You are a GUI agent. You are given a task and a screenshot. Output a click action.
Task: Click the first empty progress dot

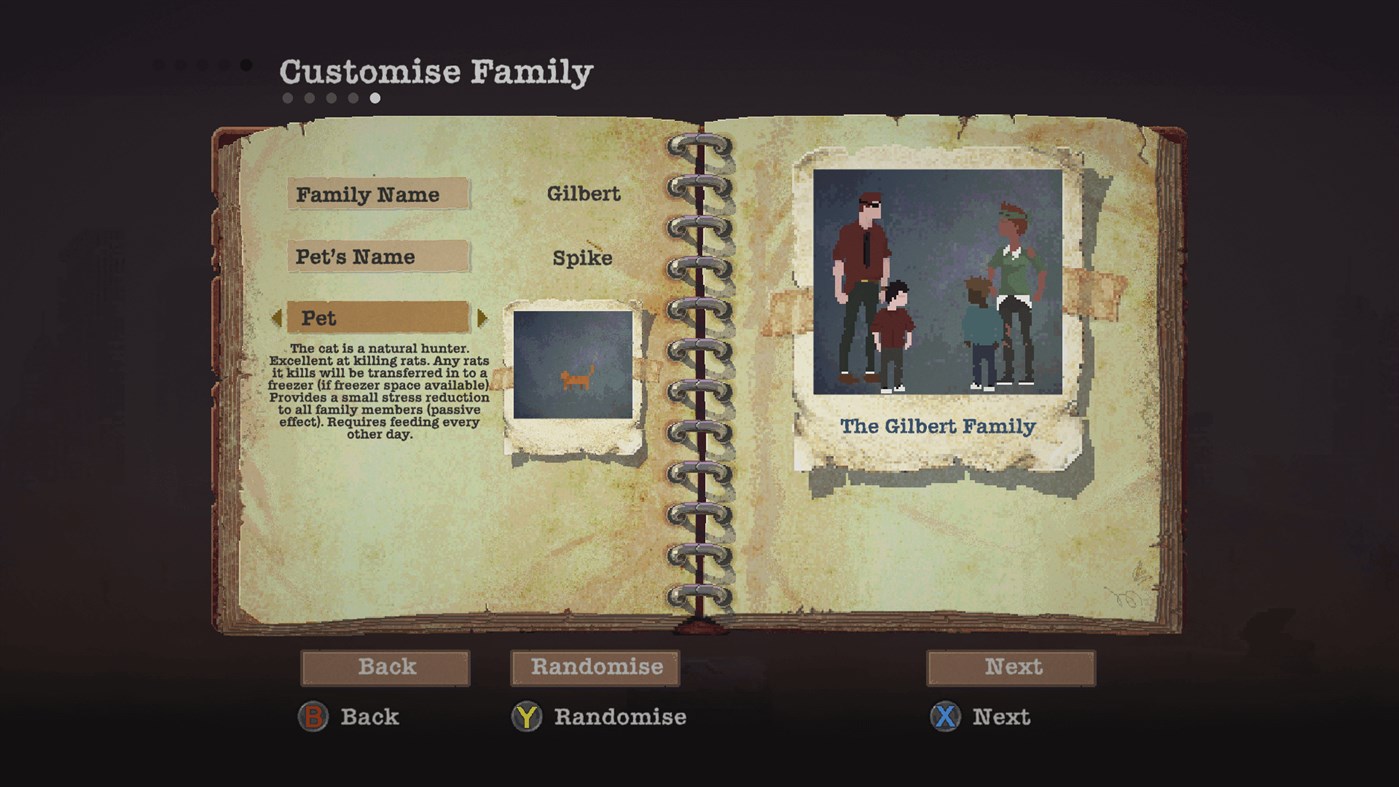tap(287, 97)
